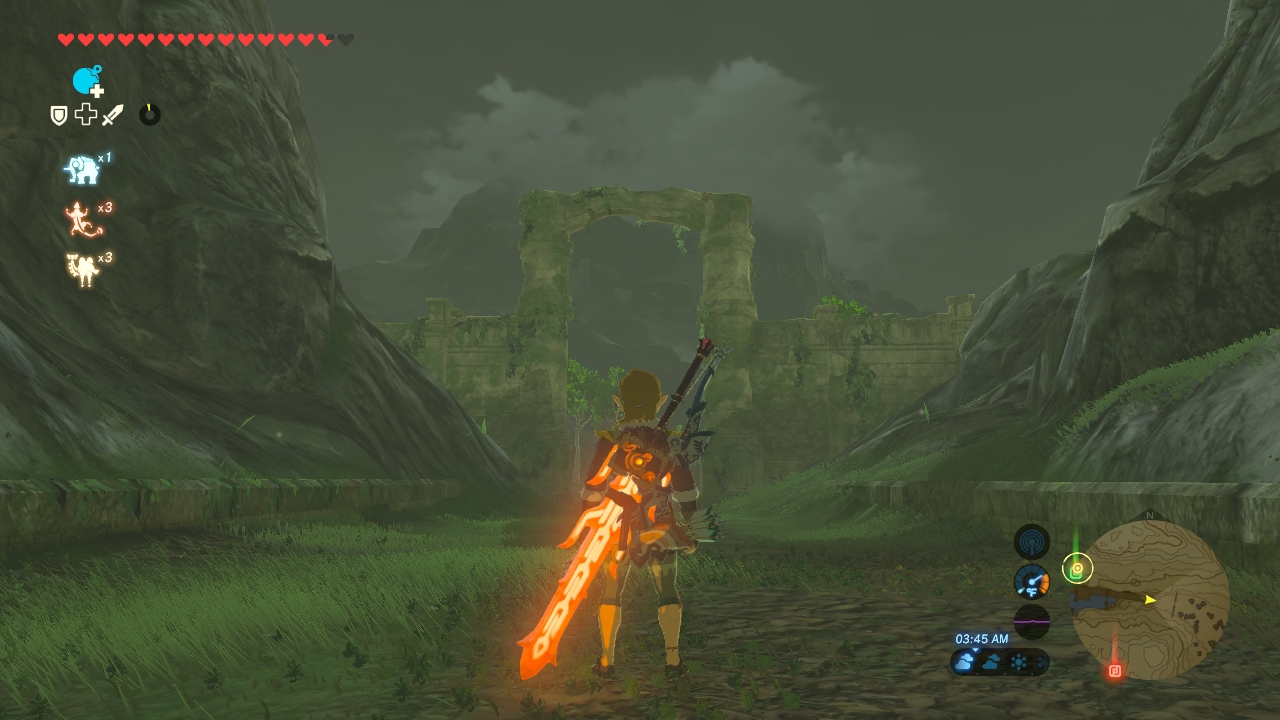The image size is (1280, 720).
Task: Click the purple noise level meter
Action: [x=1031, y=621]
